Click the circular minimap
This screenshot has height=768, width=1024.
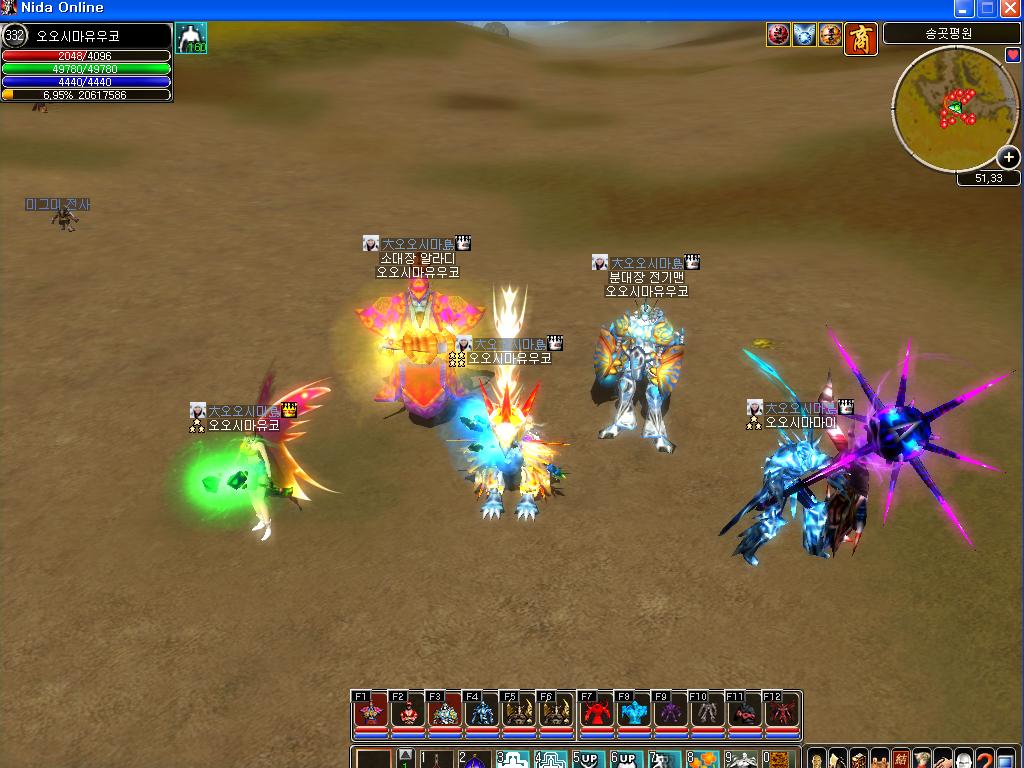click(954, 108)
